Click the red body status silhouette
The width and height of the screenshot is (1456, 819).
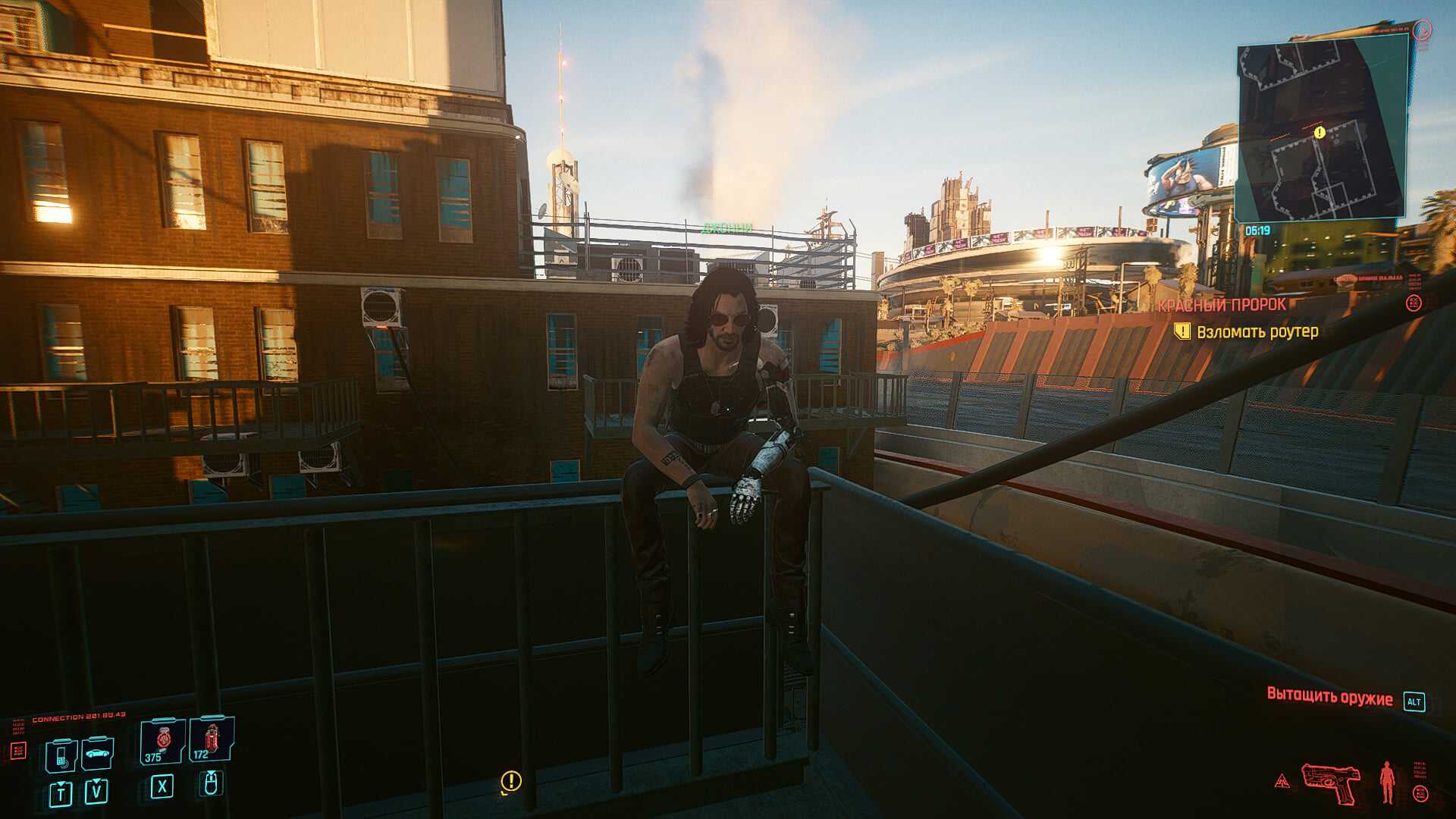click(x=1387, y=783)
